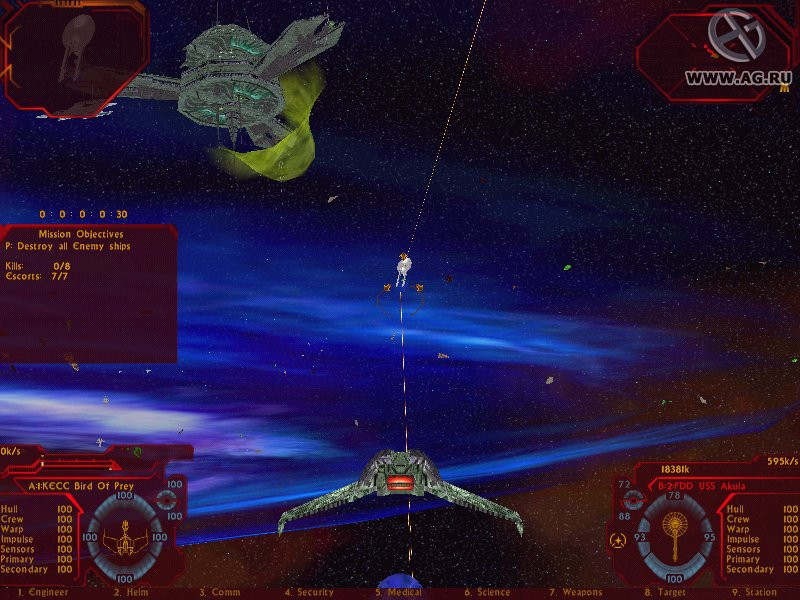
Task: Select the Science officer menu
Action: click(x=487, y=593)
